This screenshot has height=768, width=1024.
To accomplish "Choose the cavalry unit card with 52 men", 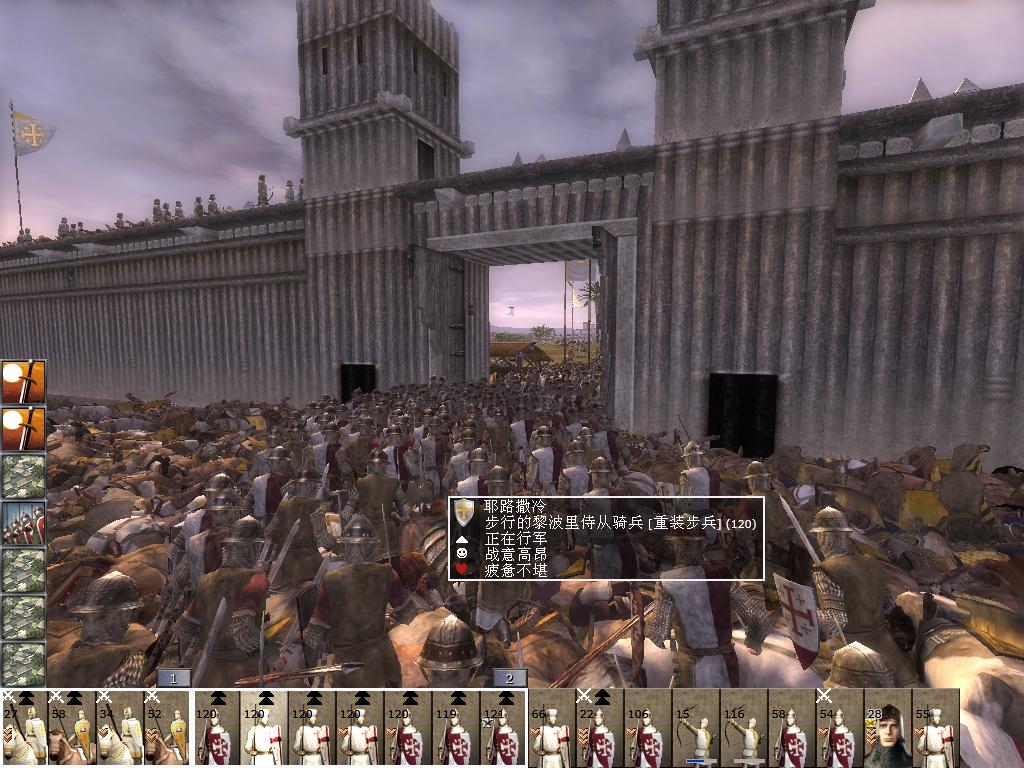I will click(168, 728).
